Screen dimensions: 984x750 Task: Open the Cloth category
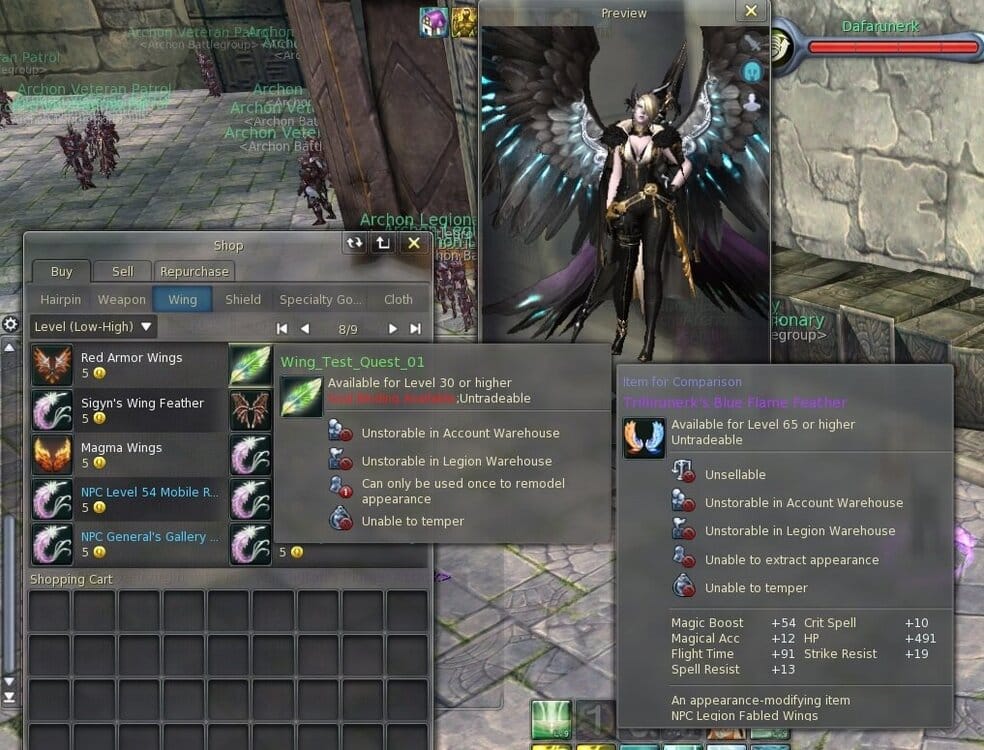pyautogui.click(x=398, y=299)
